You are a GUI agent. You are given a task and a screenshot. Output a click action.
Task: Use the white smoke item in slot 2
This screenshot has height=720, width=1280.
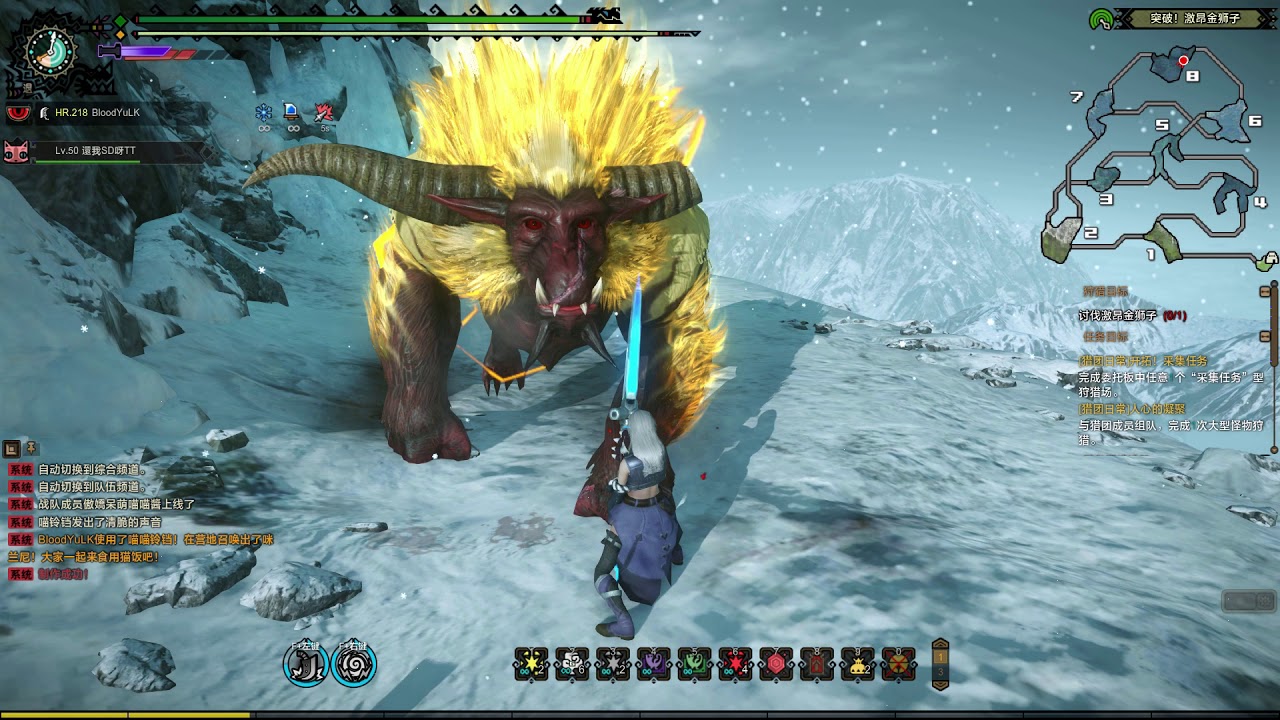point(571,664)
